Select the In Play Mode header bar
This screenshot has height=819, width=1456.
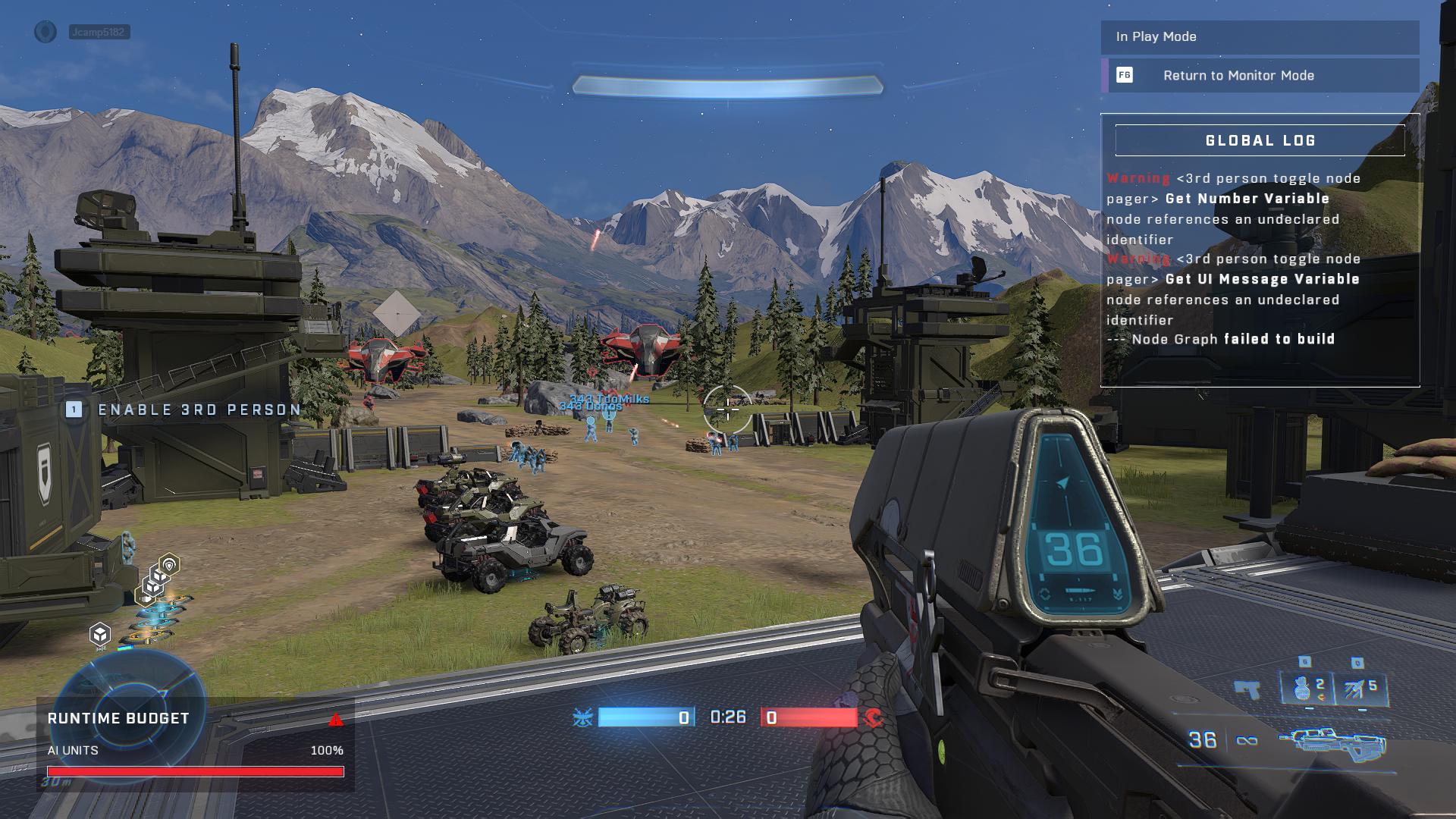[x=1259, y=36]
